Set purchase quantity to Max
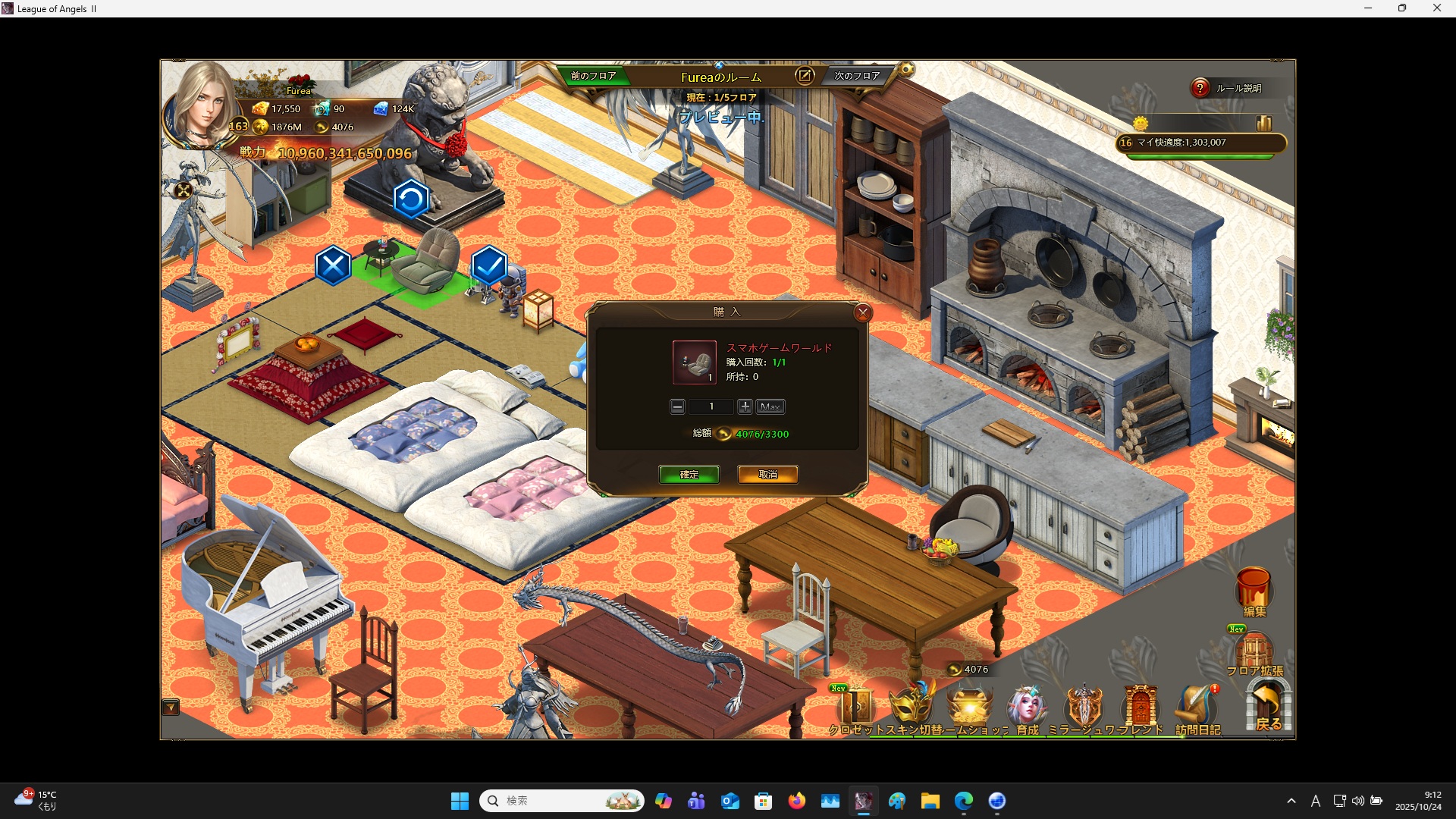Screen dimensions: 1456x819 click(x=770, y=407)
